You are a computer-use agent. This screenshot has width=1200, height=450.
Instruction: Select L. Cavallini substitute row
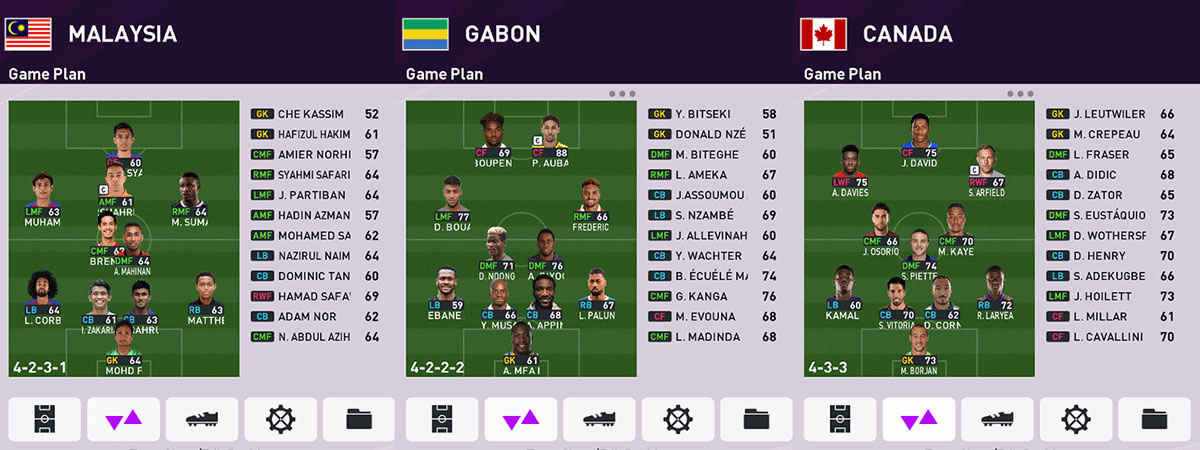pos(1110,337)
